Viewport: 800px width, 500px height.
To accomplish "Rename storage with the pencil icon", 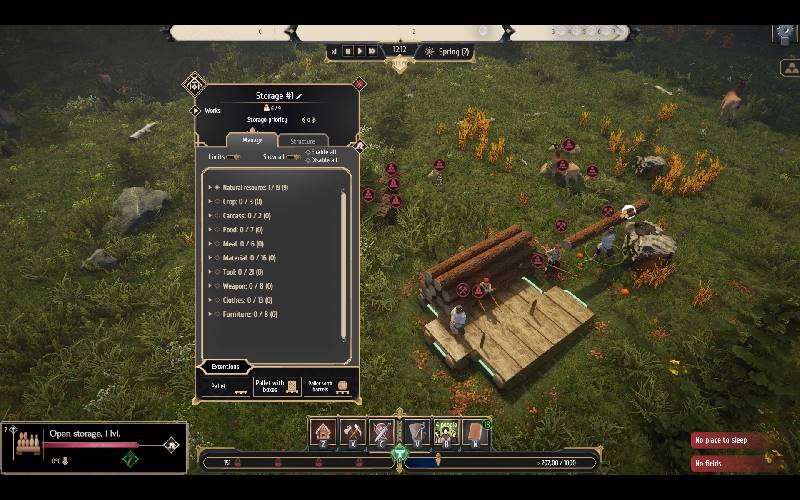I will pos(298,95).
